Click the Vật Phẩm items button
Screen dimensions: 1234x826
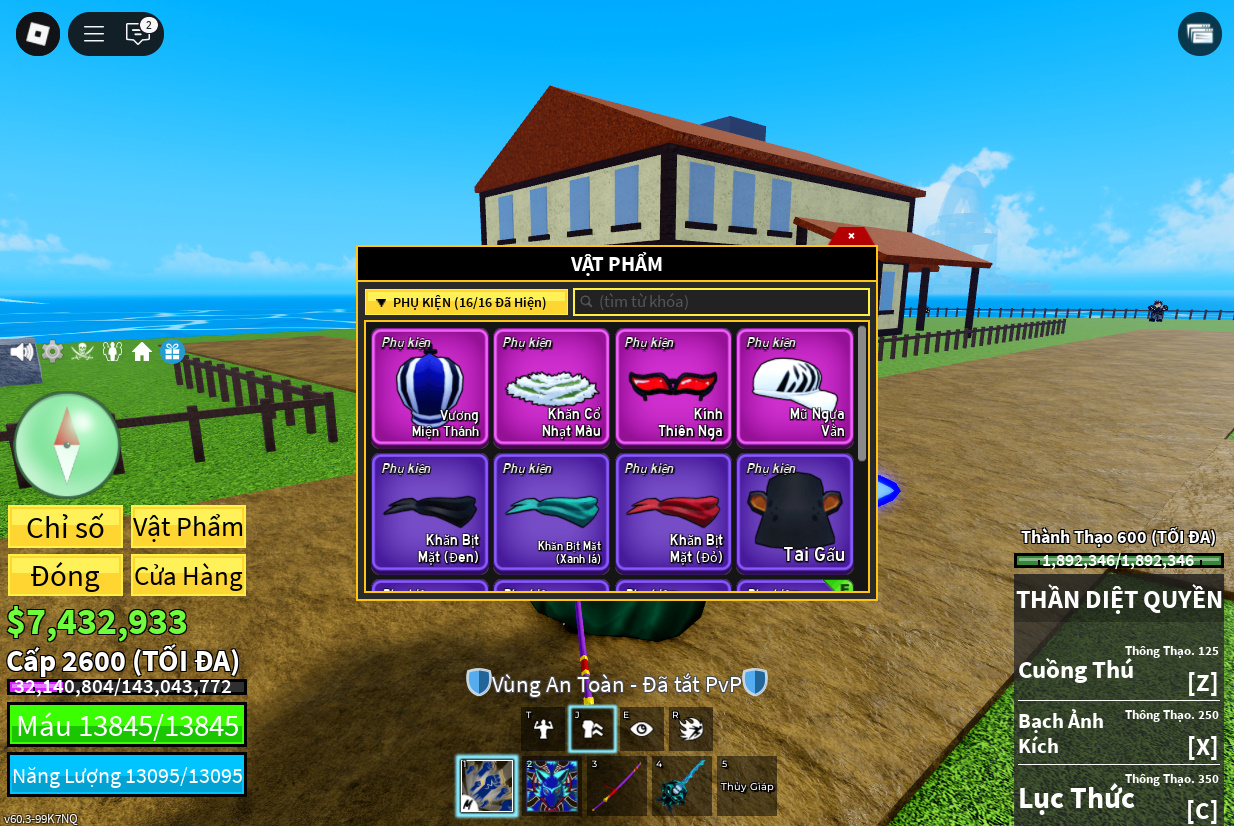click(x=188, y=527)
